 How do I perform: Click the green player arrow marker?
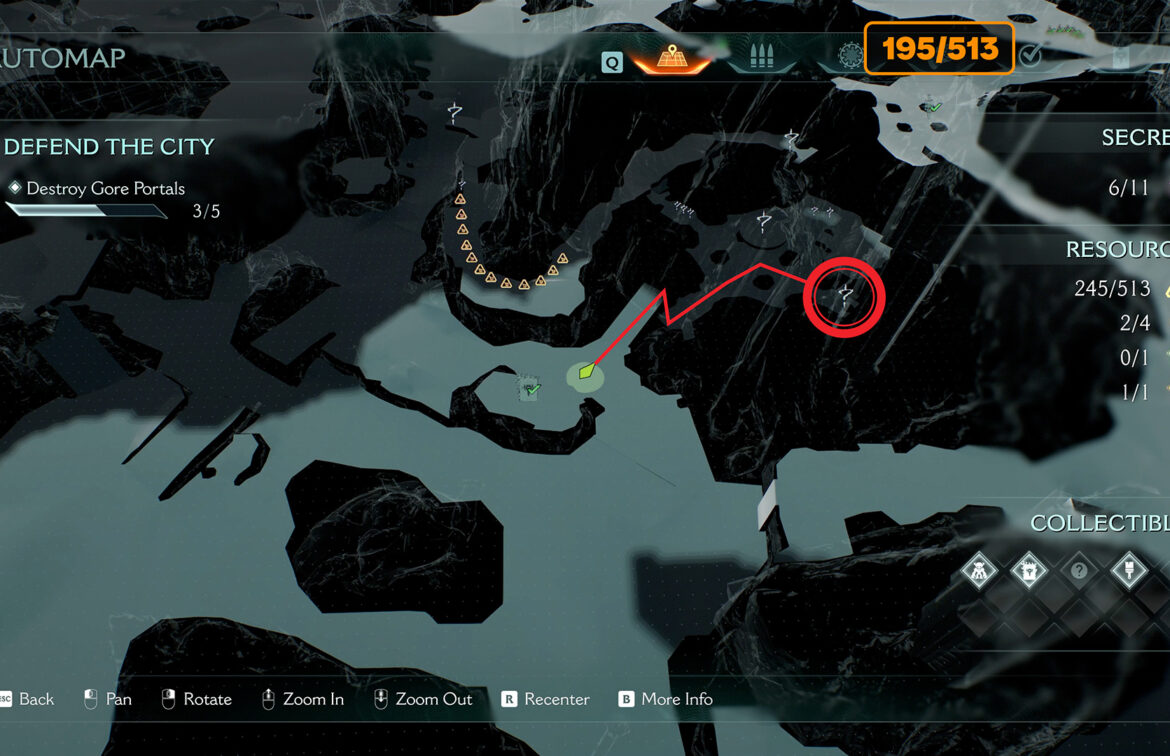coord(586,374)
